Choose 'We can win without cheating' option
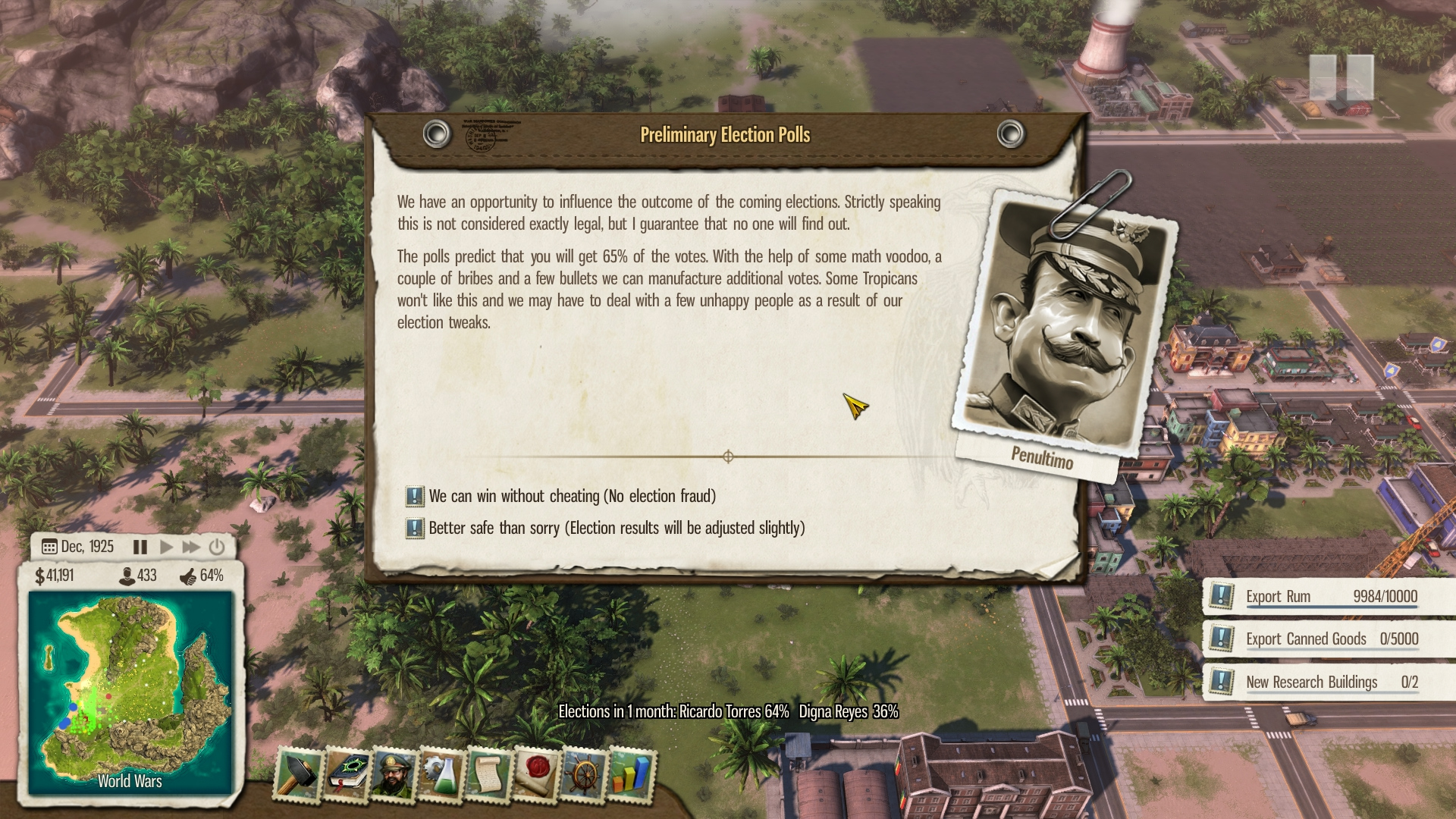 pyautogui.click(x=572, y=496)
